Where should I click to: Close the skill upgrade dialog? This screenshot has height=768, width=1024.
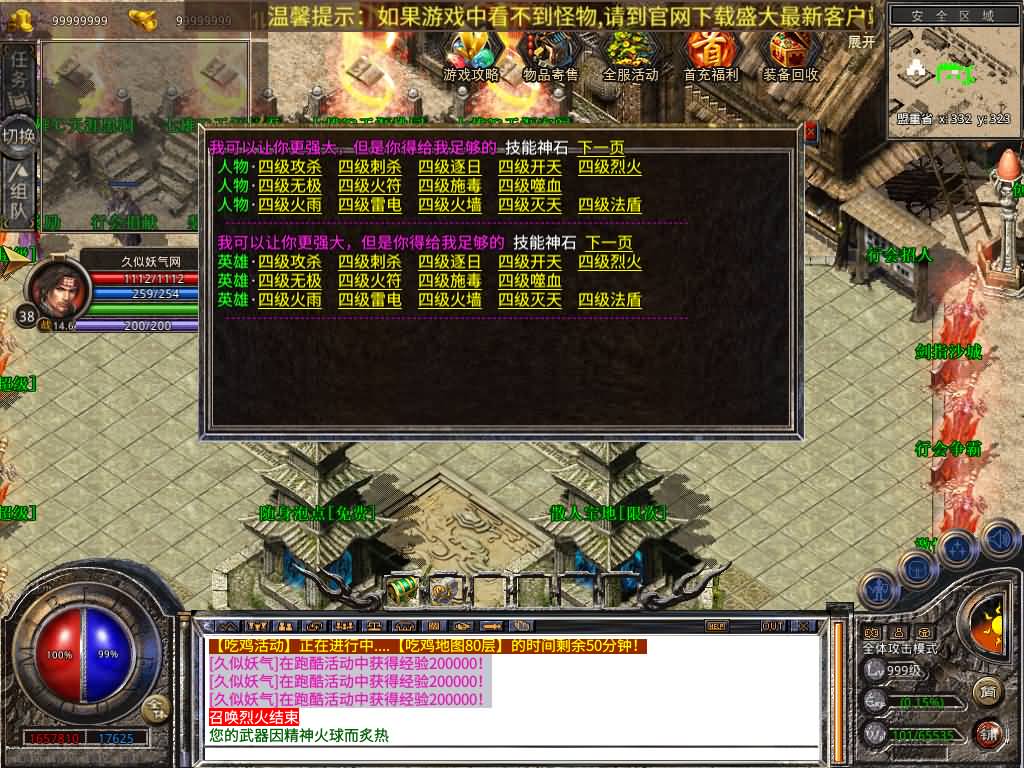(x=810, y=131)
